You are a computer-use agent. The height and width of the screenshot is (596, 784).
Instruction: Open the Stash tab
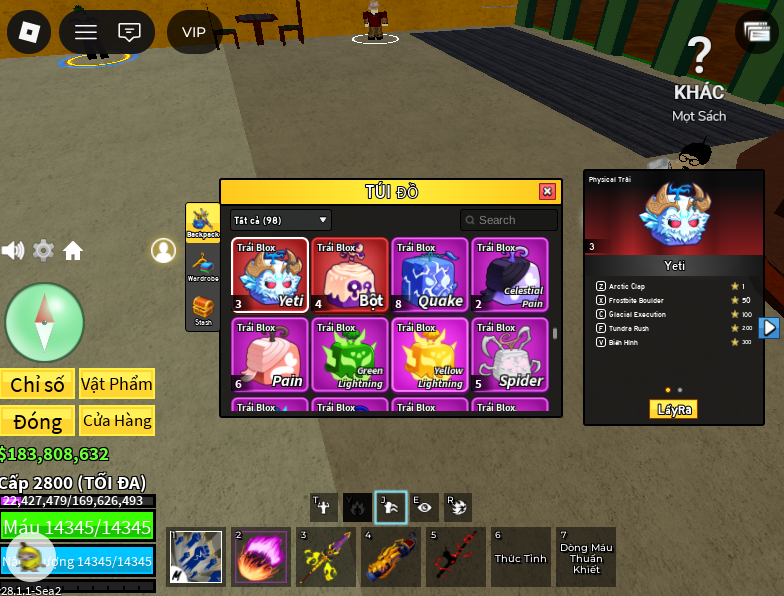click(203, 310)
